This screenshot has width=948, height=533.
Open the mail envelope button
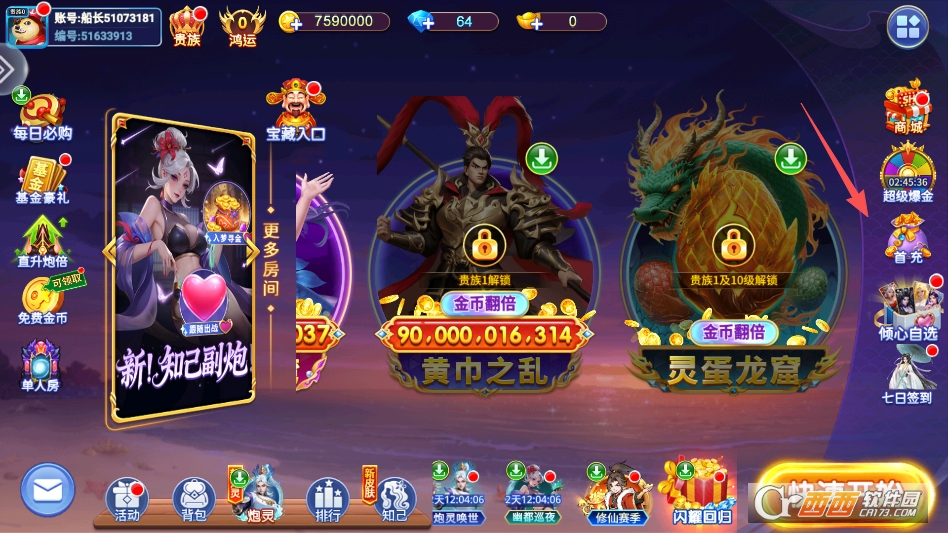click(47, 490)
